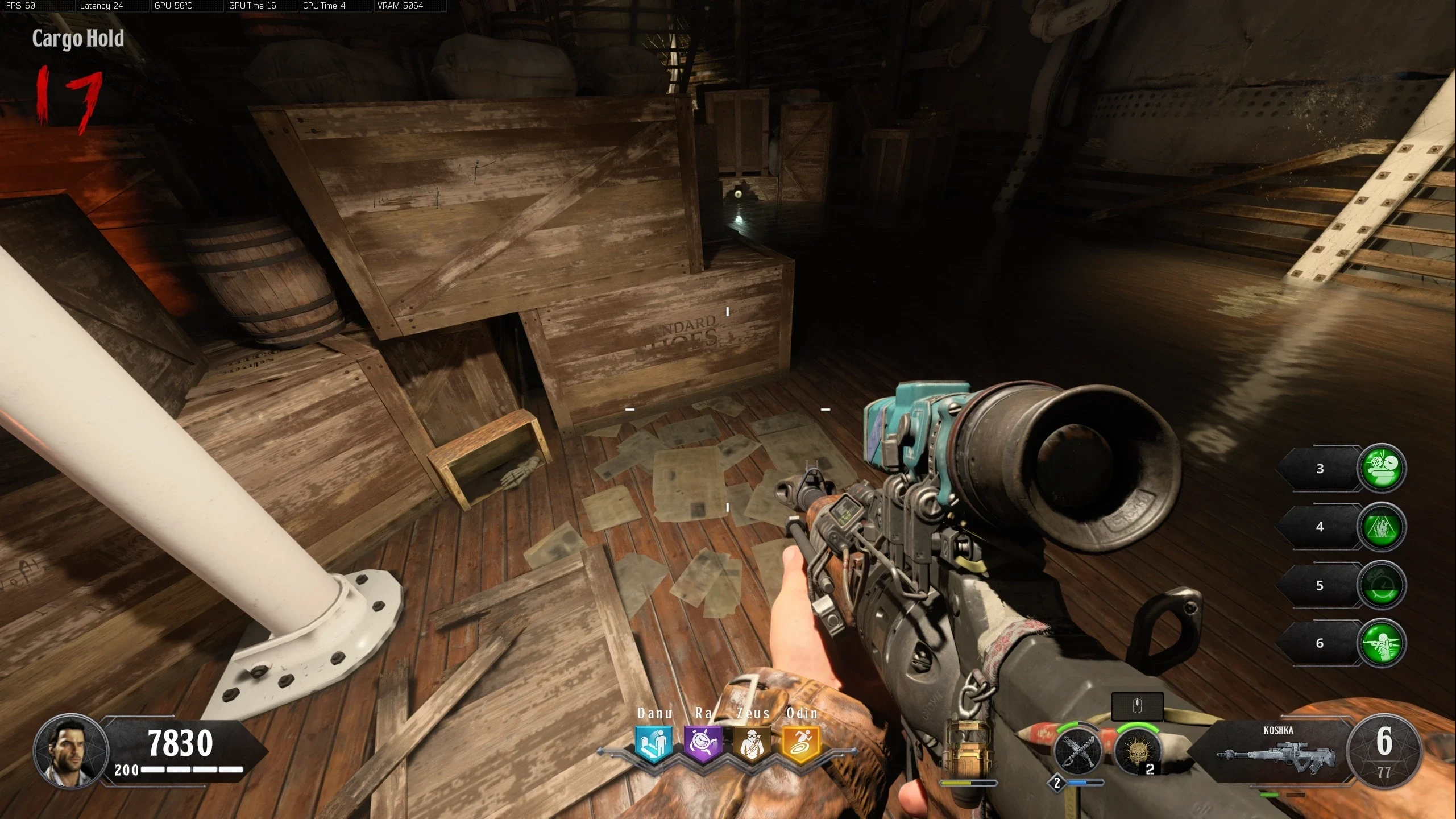Use the alarm clock elixir

(x=1382, y=585)
